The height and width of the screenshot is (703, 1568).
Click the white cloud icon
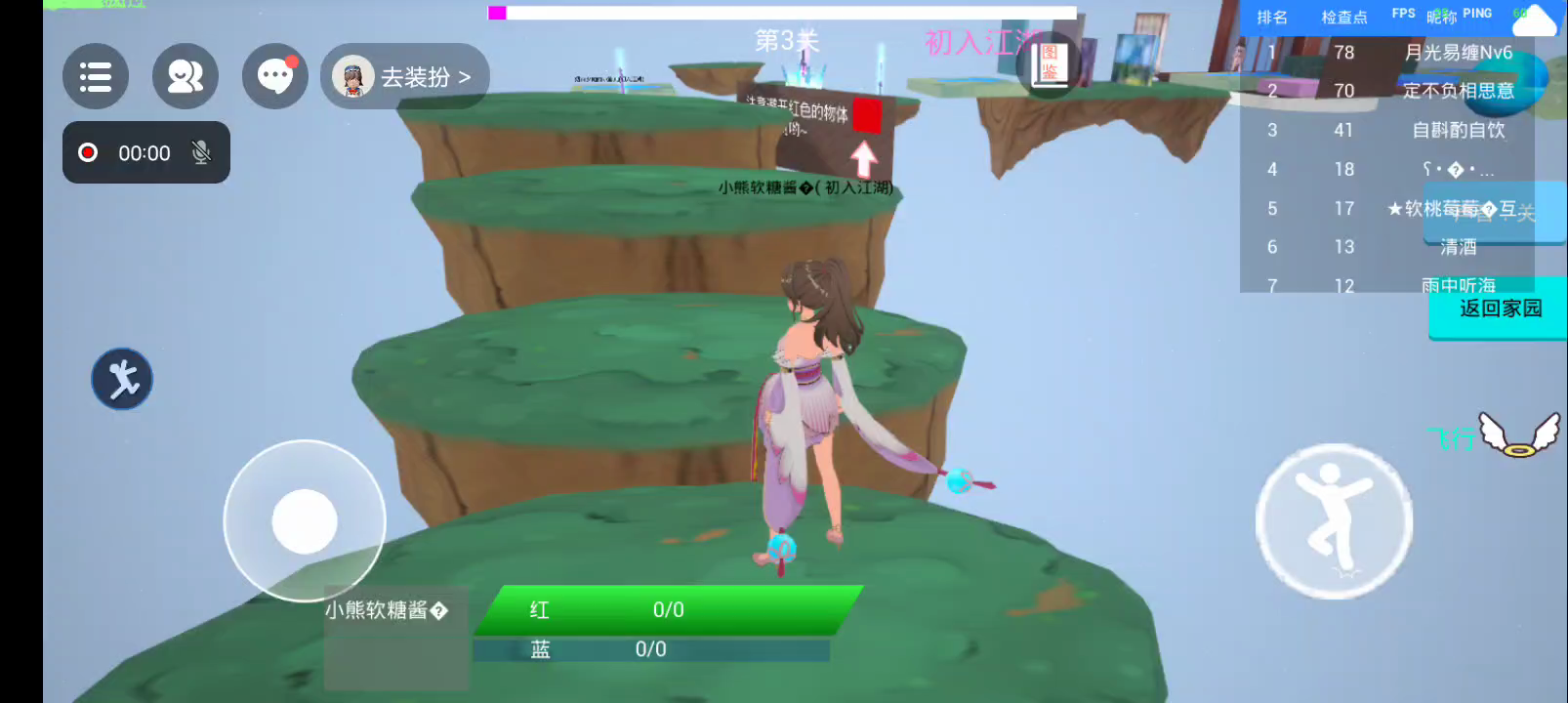point(1535,20)
